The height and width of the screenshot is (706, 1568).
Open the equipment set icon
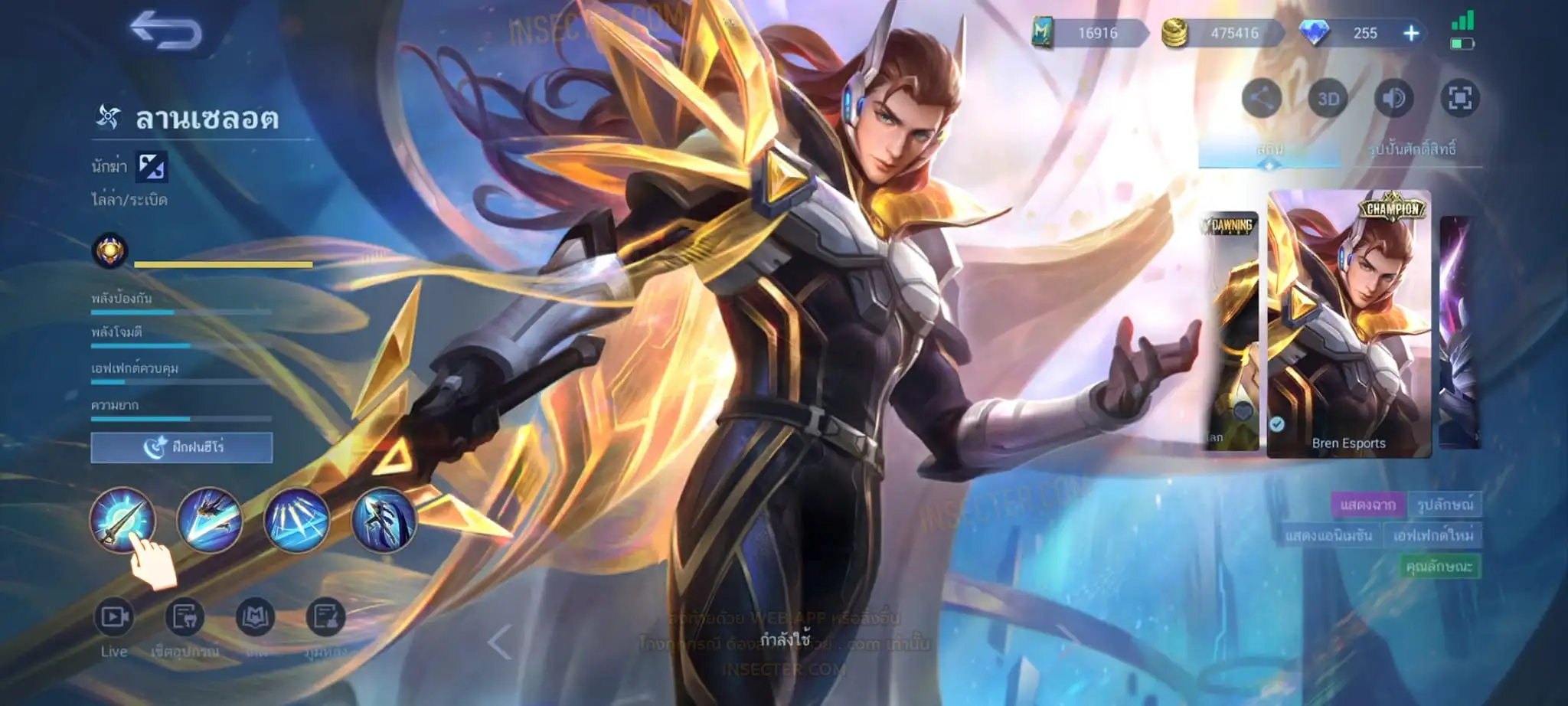tap(185, 617)
